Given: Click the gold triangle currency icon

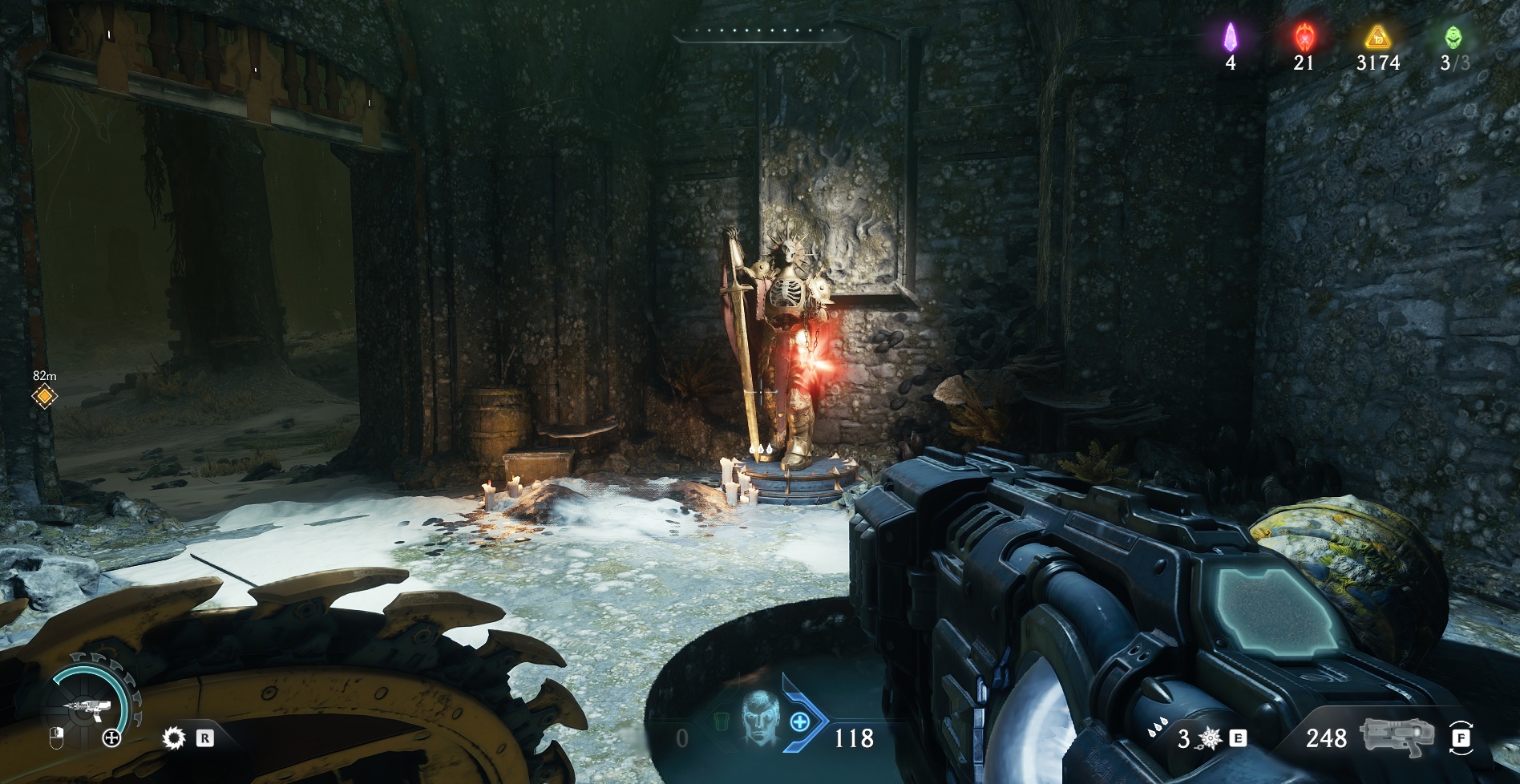Looking at the screenshot, I should click(1378, 36).
